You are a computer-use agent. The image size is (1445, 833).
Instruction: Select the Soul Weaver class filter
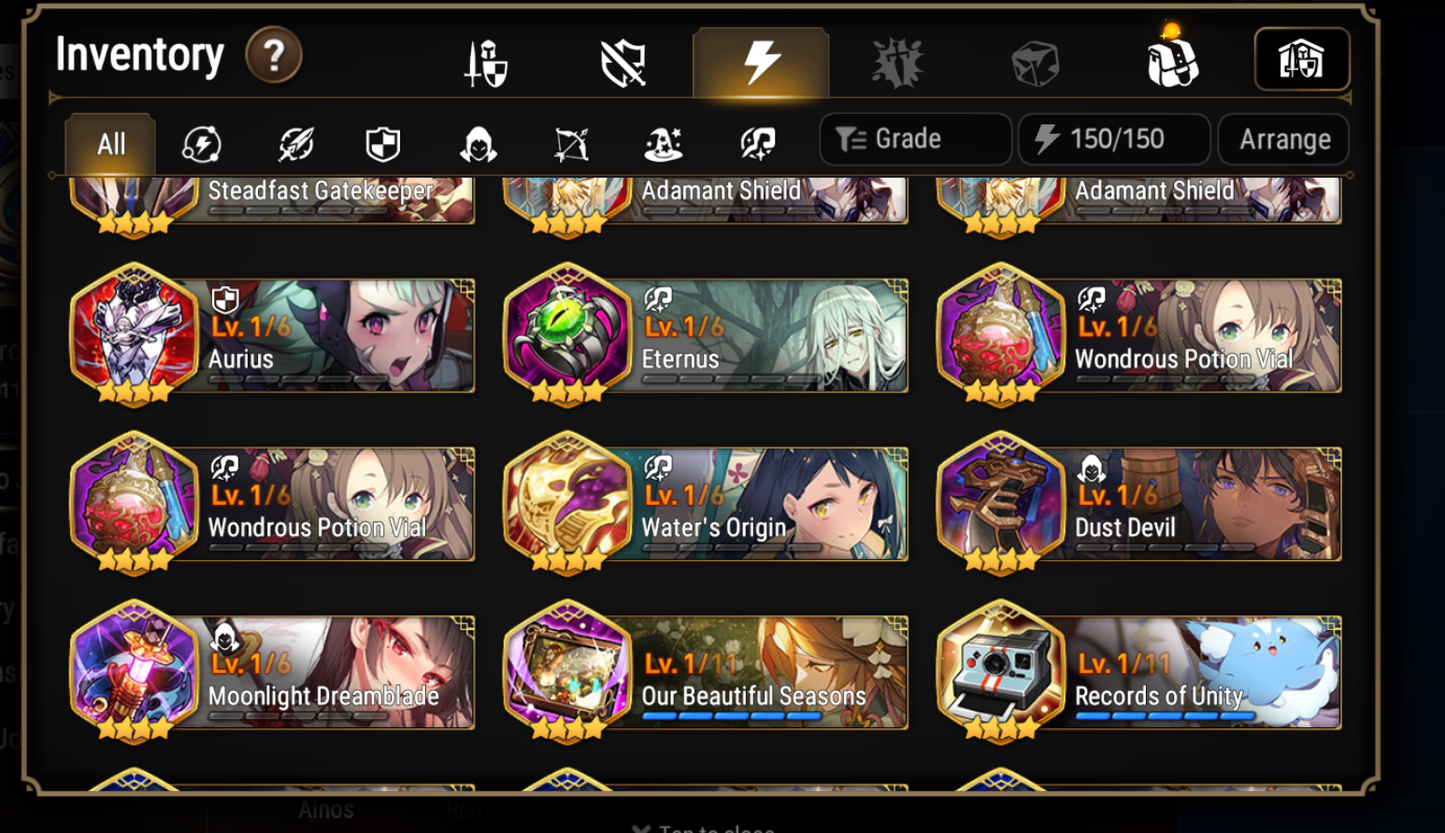tap(757, 143)
